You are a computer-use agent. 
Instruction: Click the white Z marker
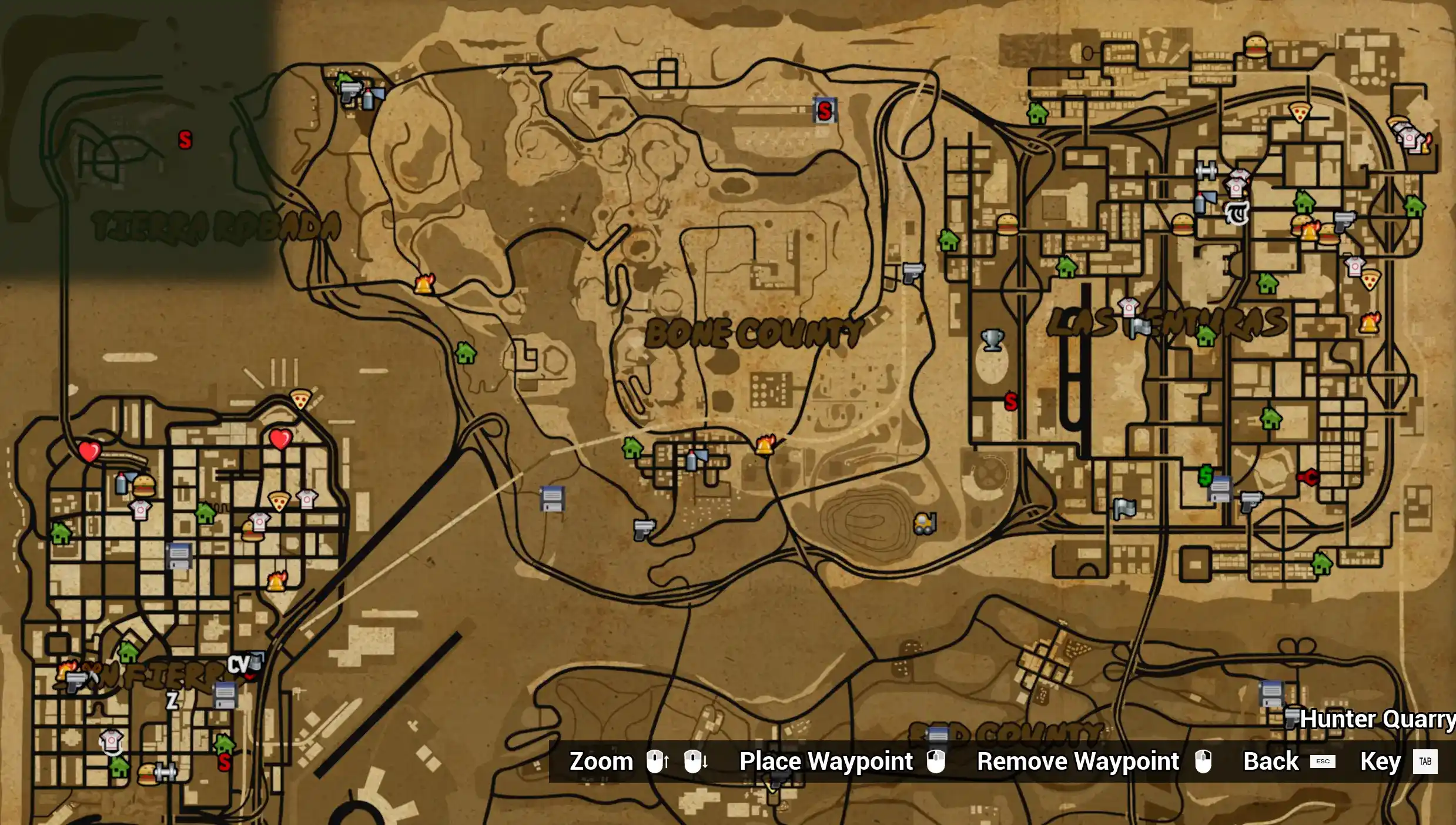(x=172, y=700)
